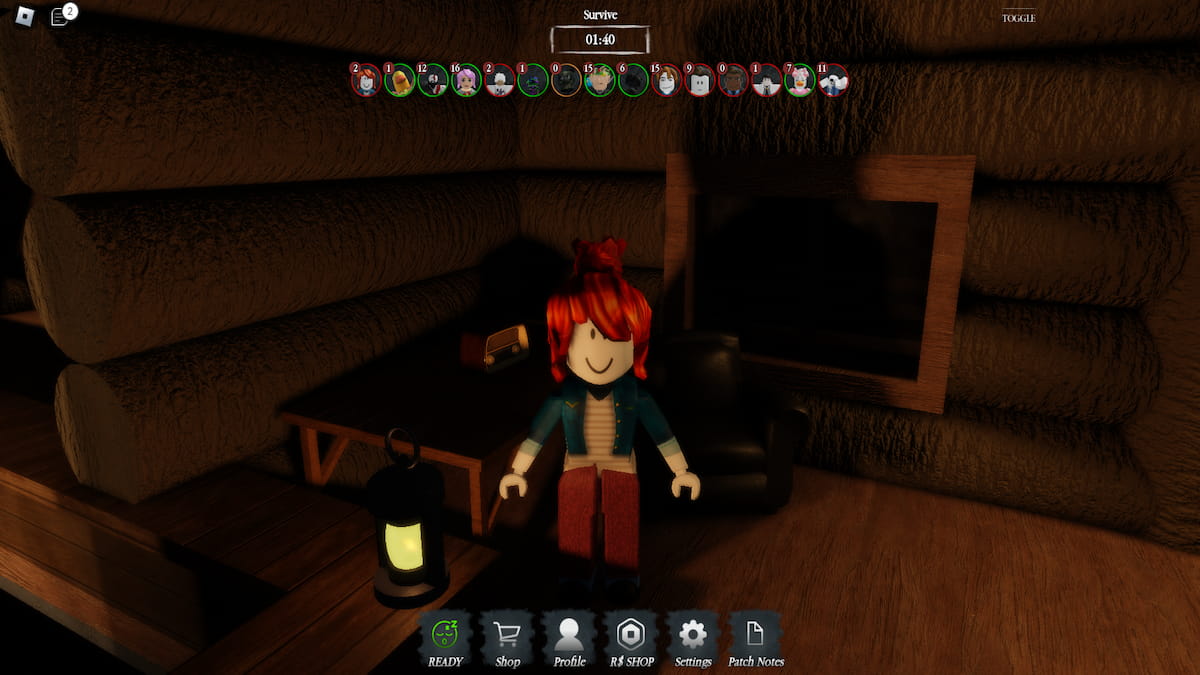The image size is (1200, 675).
Task: Select the player avatar with score 12
Action: click(433, 81)
